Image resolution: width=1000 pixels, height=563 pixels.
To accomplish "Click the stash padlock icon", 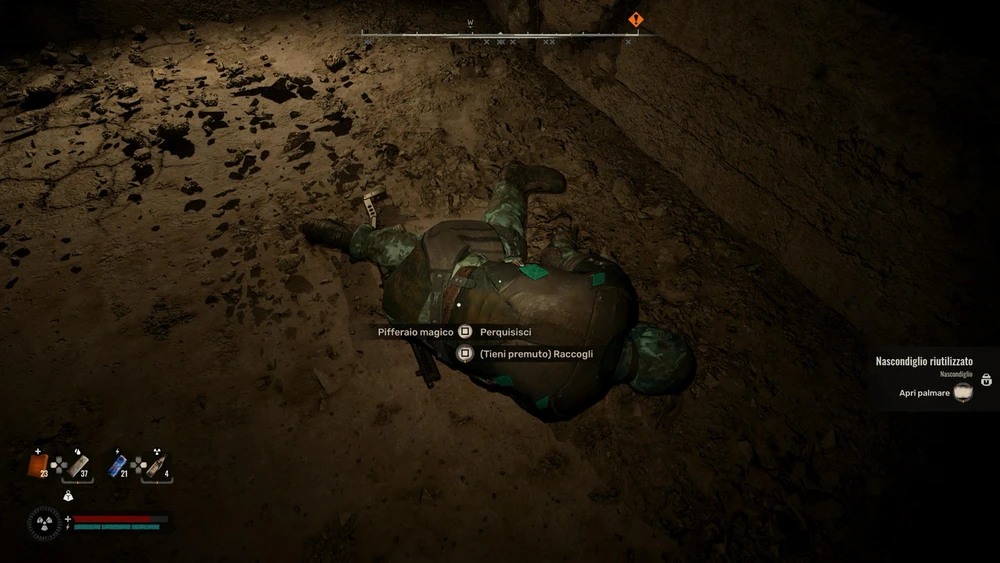I will point(986,380).
